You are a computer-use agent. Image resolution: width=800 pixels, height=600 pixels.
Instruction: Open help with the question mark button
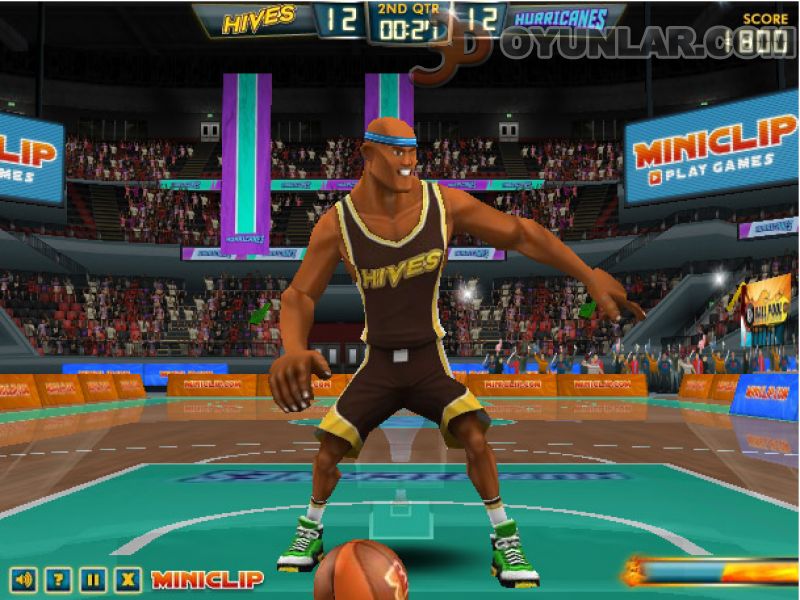[58, 579]
